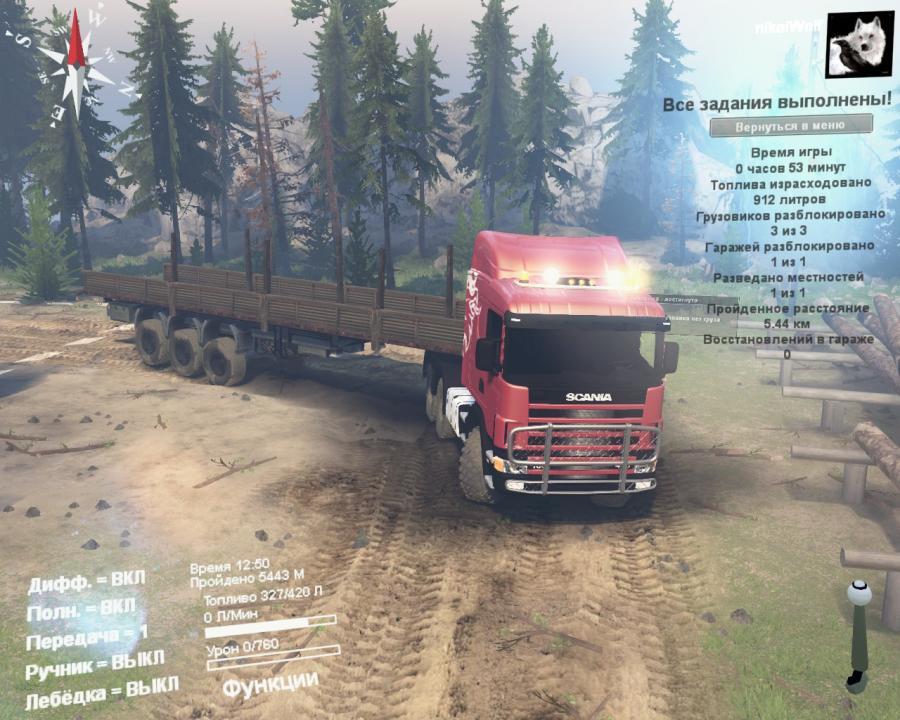The height and width of the screenshot is (720, 900).
Task: Toggle the "Дифф." differential lock
Action: coord(86,581)
